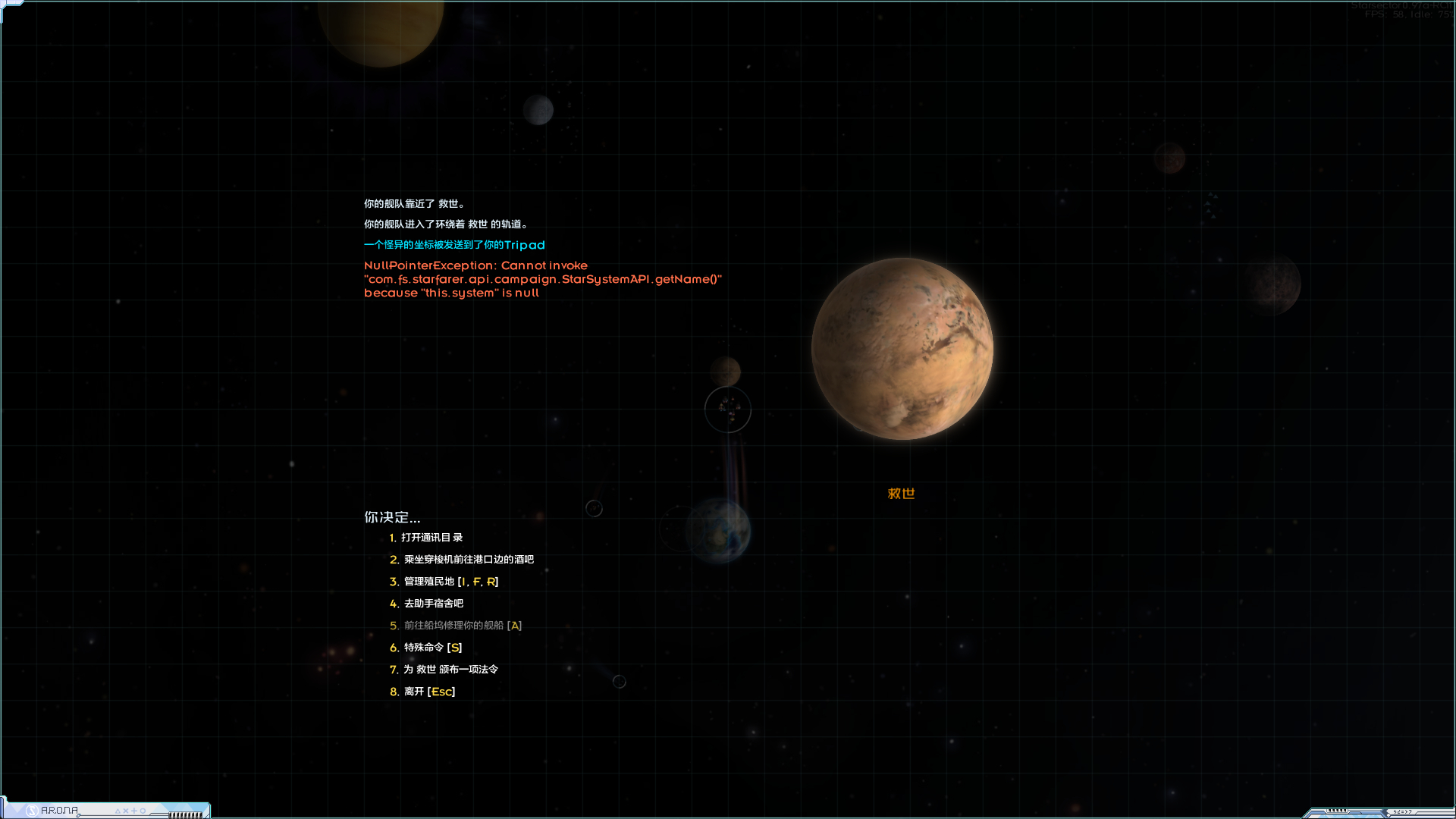Open 管理殖民地 colony management

(x=450, y=582)
